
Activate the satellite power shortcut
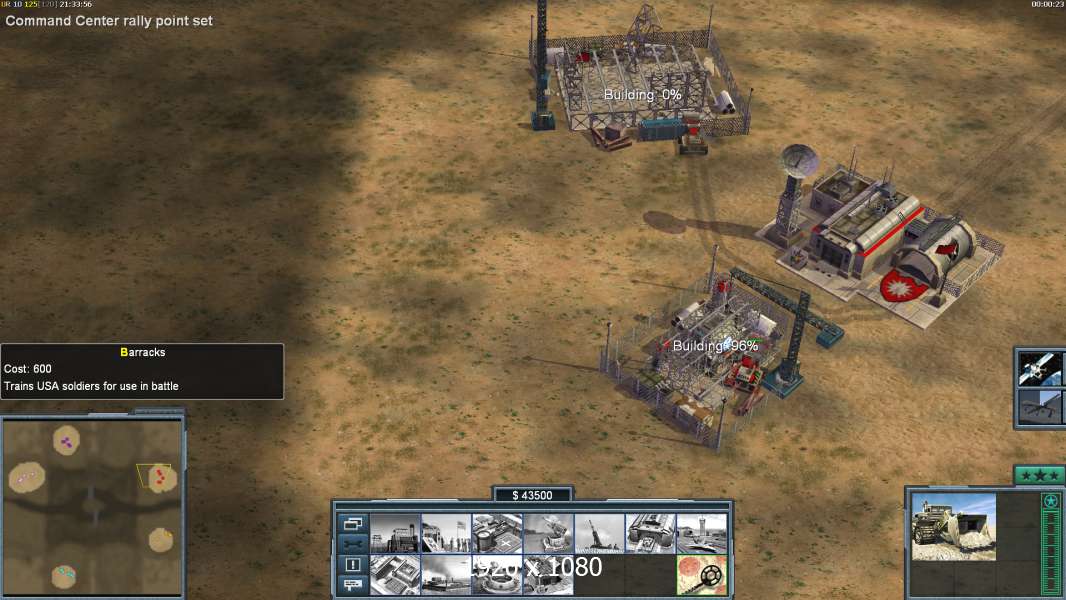click(1039, 368)
